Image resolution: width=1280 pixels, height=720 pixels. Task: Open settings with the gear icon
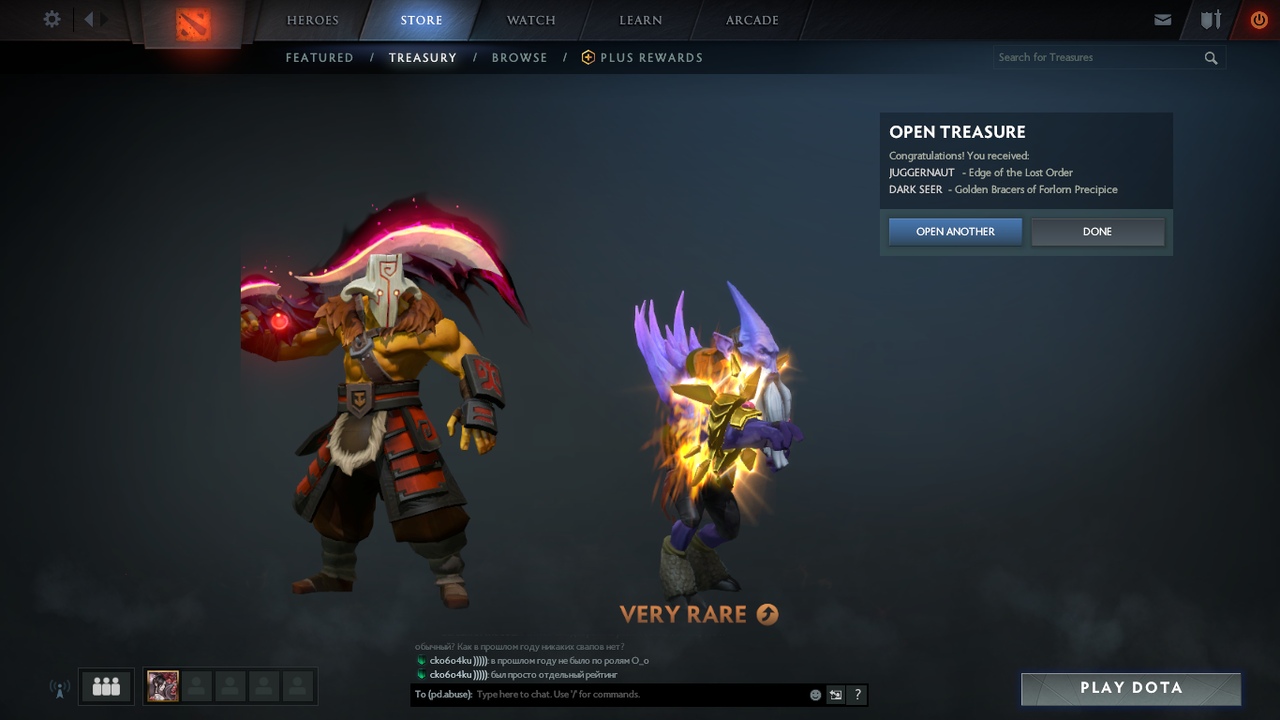tap(52, 19)
